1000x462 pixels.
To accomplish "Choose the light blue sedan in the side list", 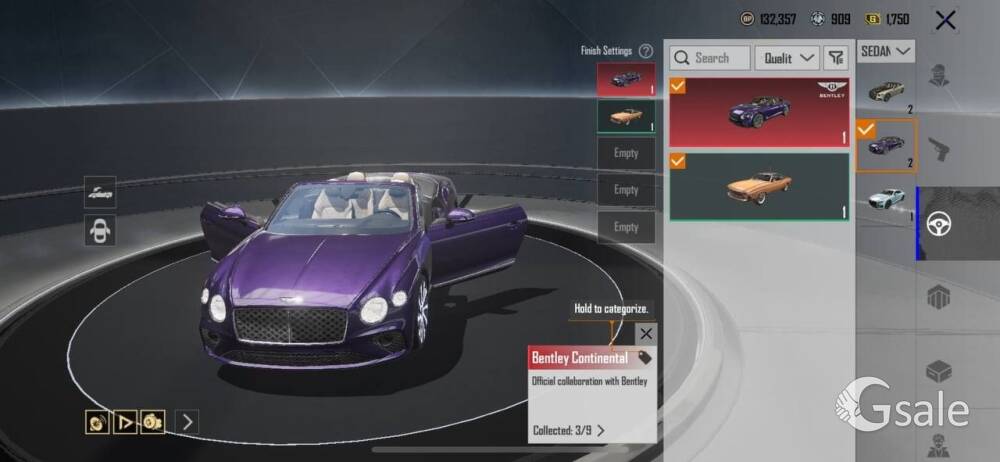I will (886, 197).
